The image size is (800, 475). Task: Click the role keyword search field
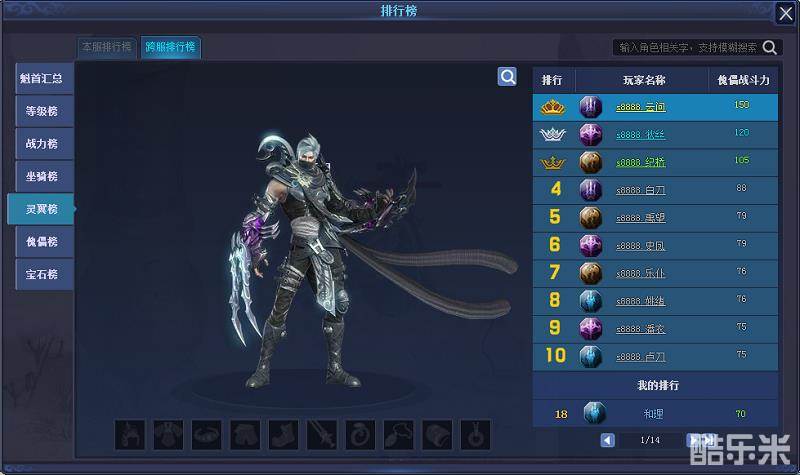coord(688,47)
